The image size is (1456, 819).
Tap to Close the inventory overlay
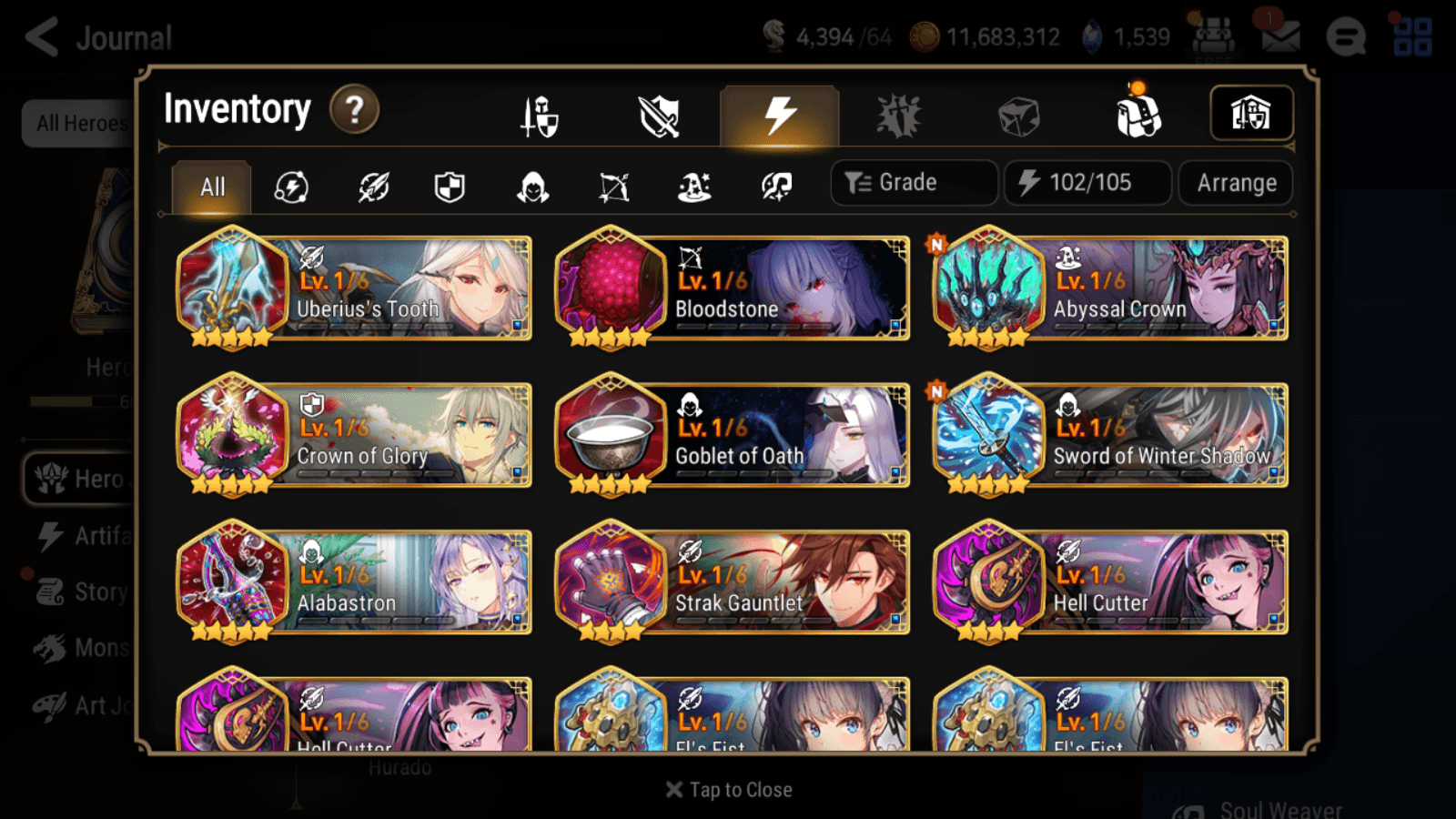[727, 789]
